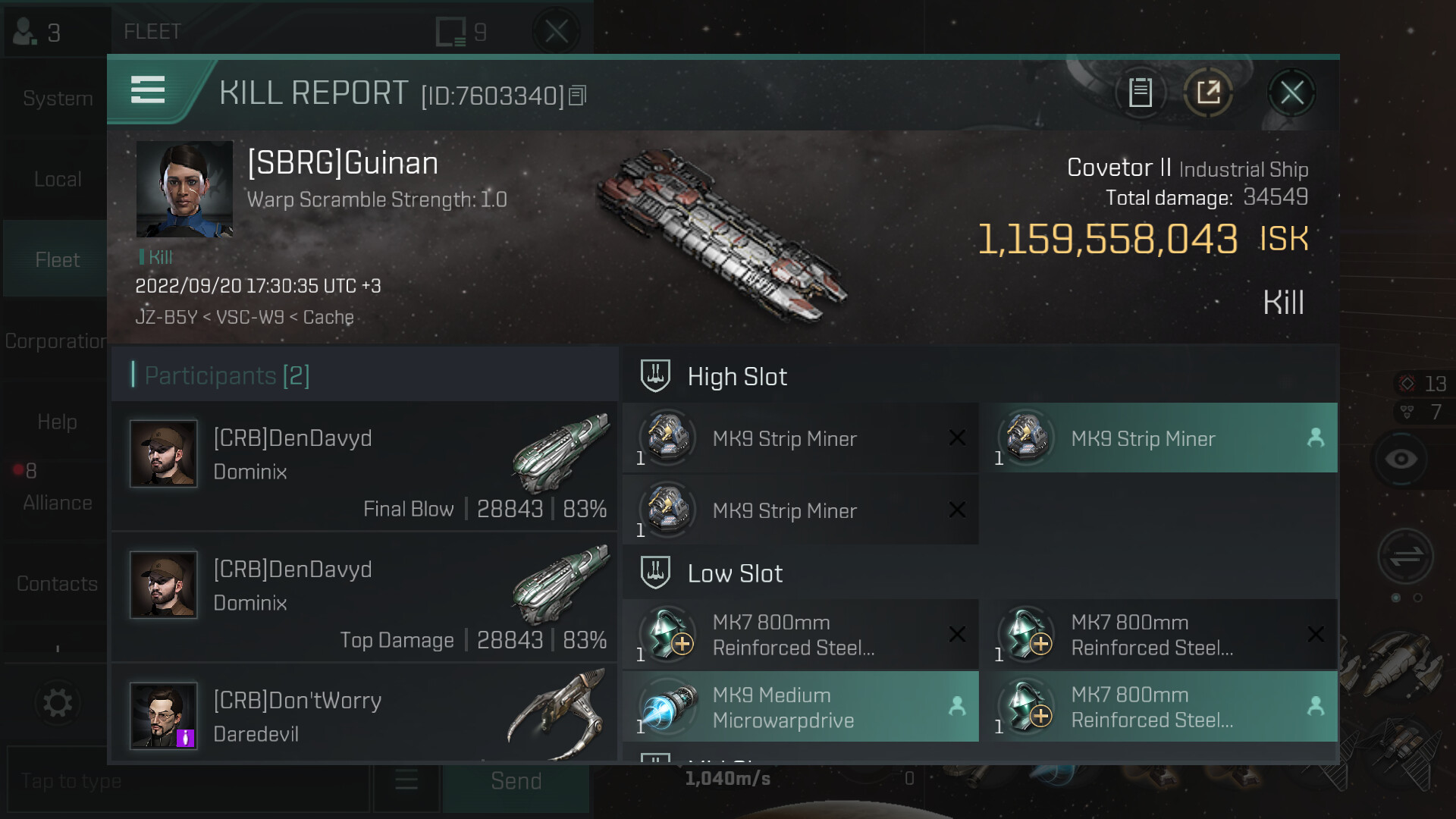This screenshot has height=819, width=1456.
Task: Open chat settings gear
Action: (x=57, y=703)
